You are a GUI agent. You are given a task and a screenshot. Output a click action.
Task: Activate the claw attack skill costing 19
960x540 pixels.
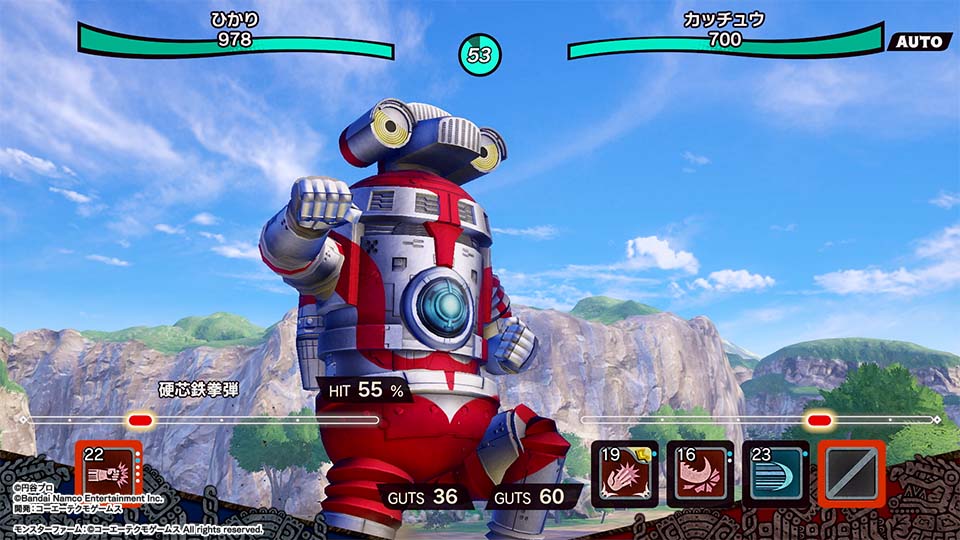point(625,474)
